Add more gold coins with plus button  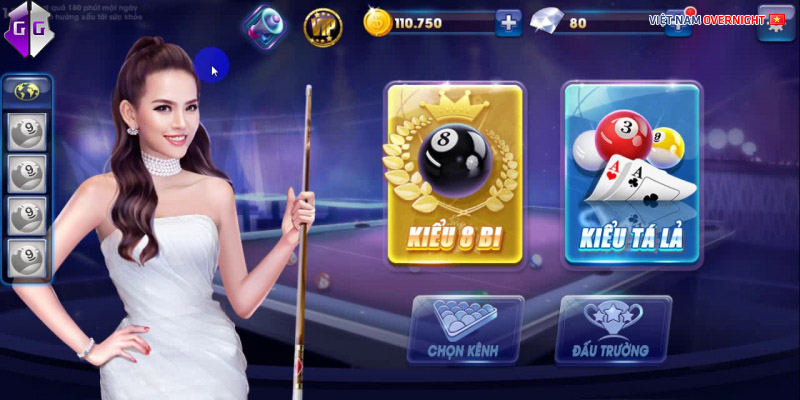(509, 22)
